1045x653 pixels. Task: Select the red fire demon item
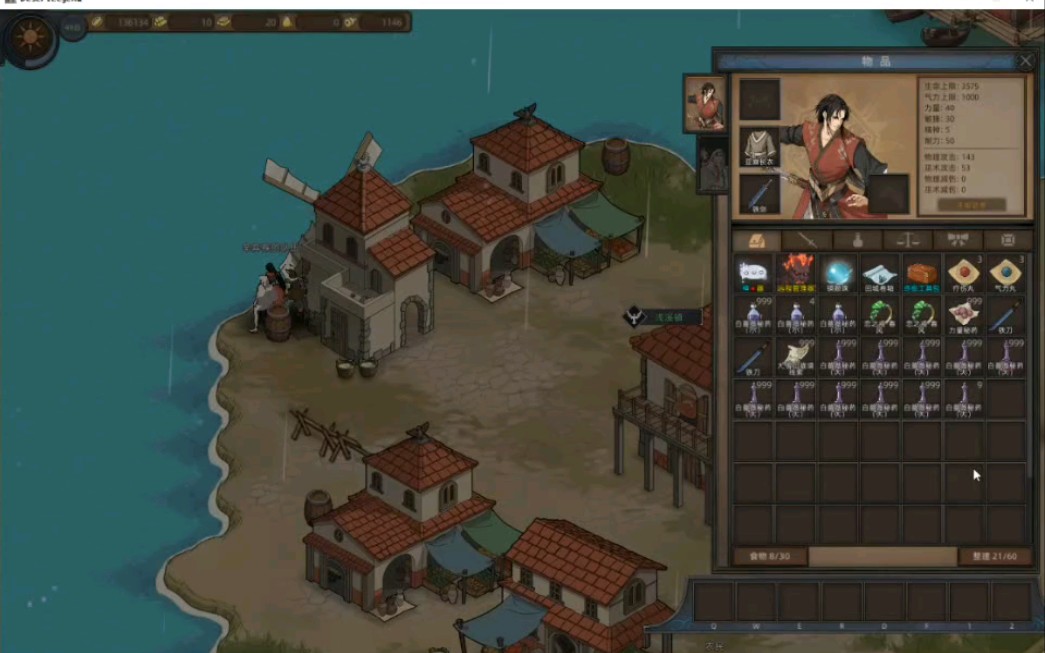click(x=796, y=274)
